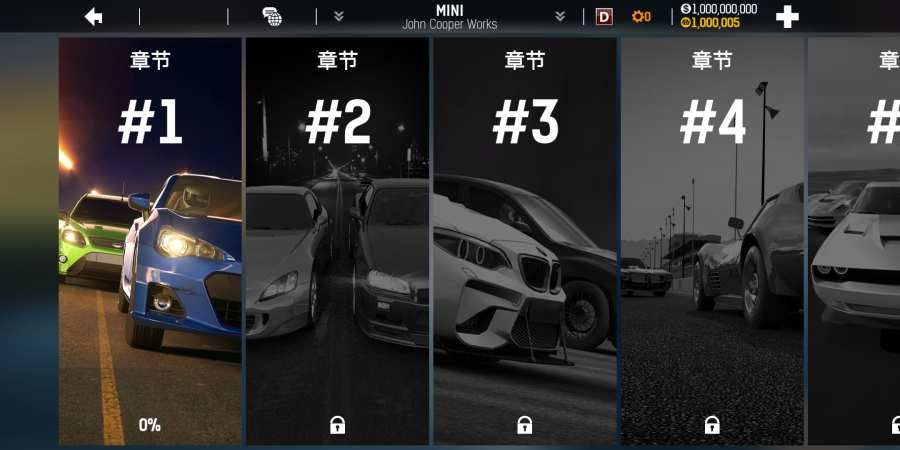Expand the chevron right of the car name
Image resolution: width=900 pixels, height=450 pixels.
560,16
